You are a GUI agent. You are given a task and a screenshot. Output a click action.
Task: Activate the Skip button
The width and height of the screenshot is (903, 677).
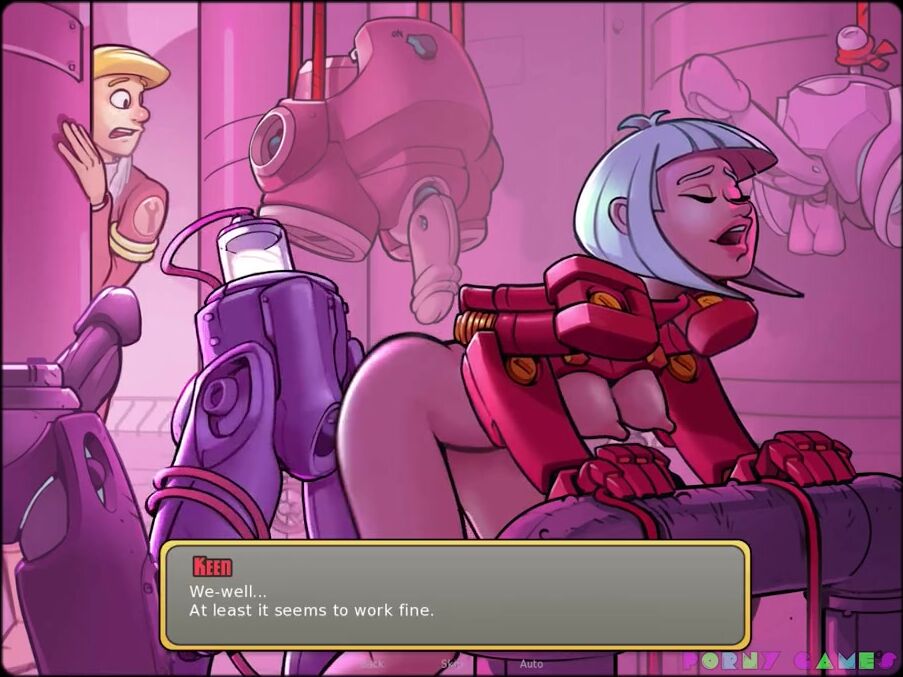(452, 663)
